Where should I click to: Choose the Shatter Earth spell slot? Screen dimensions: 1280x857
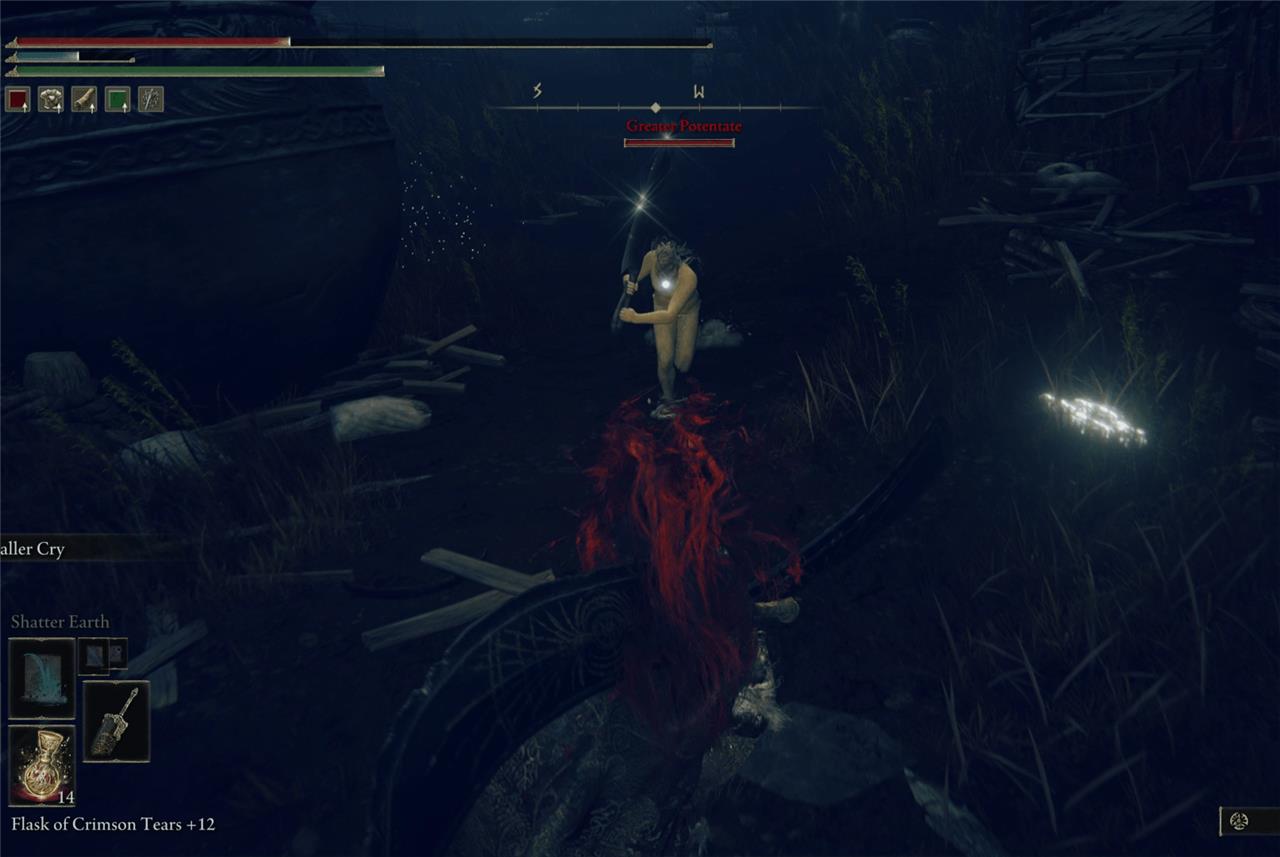[41, 678]
